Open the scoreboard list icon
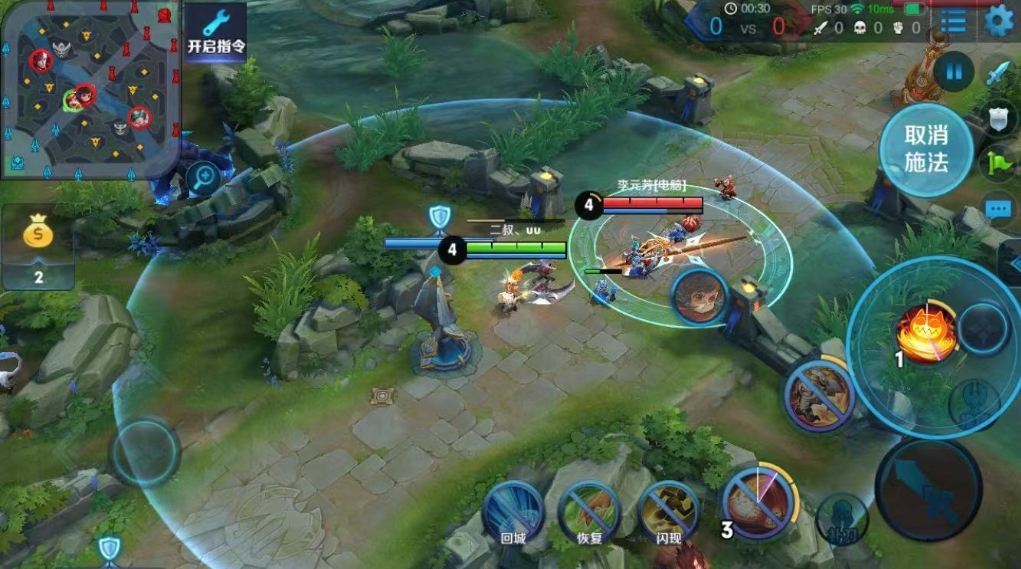Screen dimensions: 1021x569 pos(954,21)
